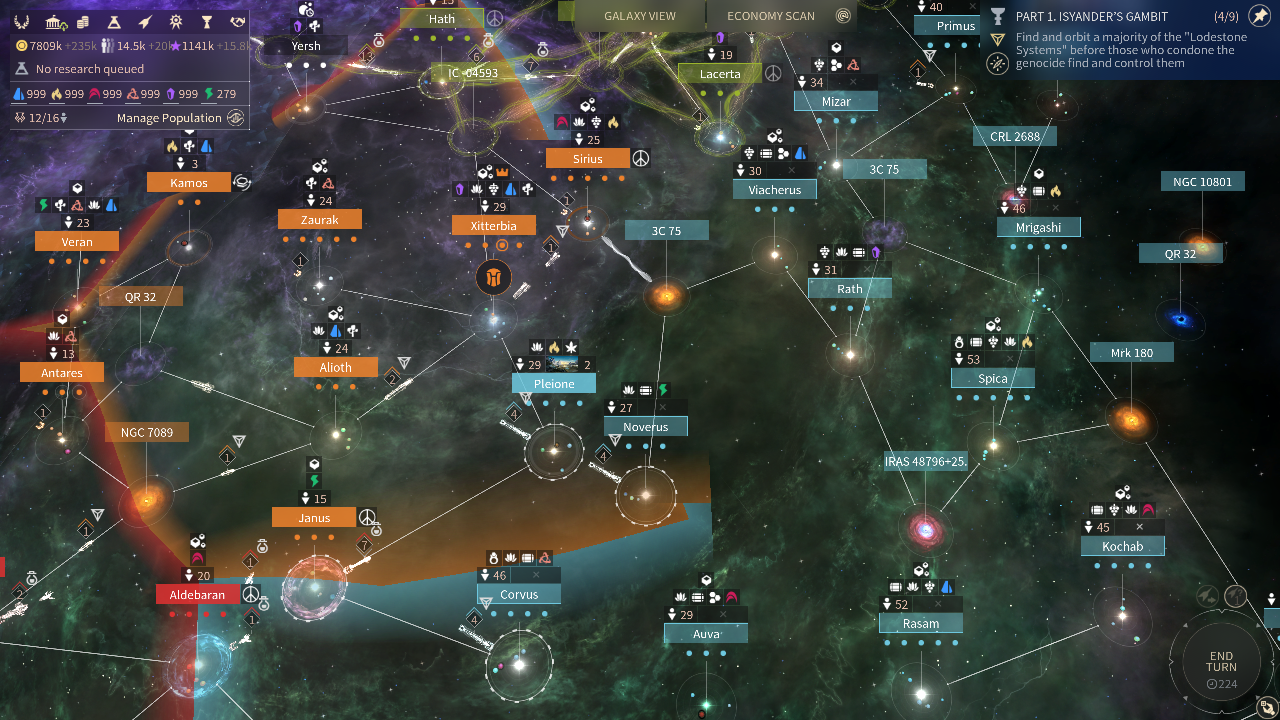Viewport: 1280px width, 720px height.
Task: Open the heroes medal icon screen
Action: 176,22
